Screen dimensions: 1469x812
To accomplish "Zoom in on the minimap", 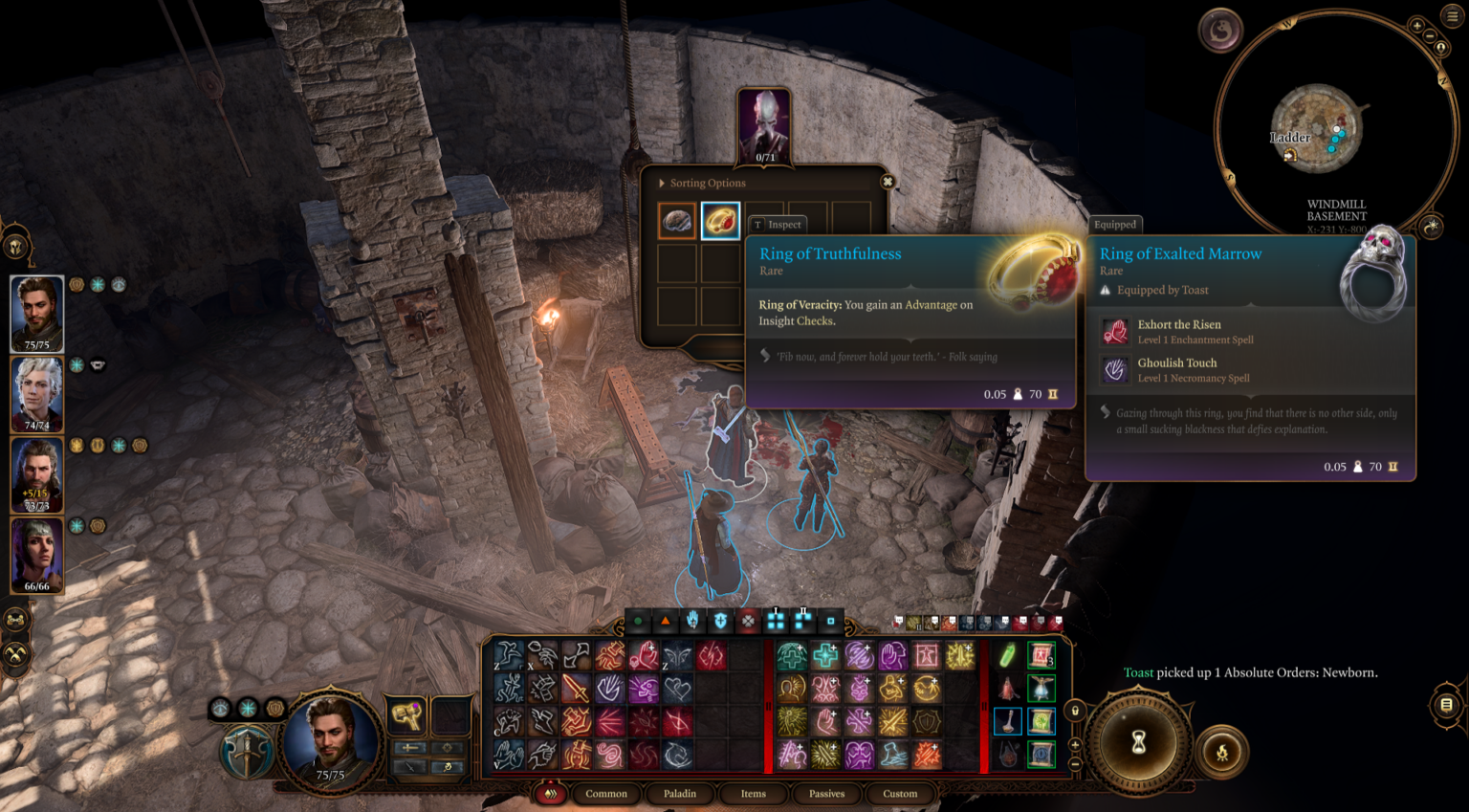I will pyautogui.click(x=1417, y=26).
